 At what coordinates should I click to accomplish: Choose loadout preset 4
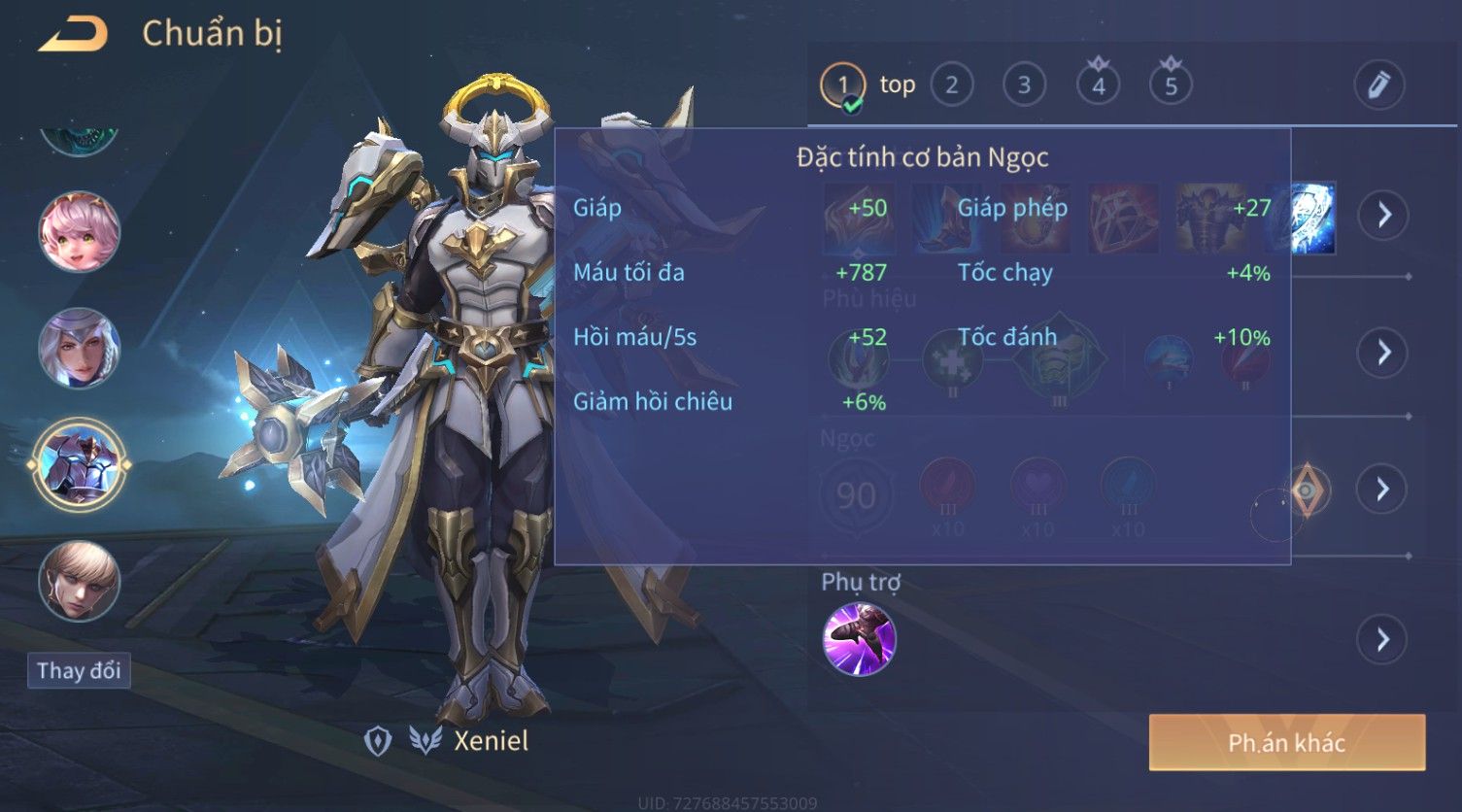pos(1098,85)
